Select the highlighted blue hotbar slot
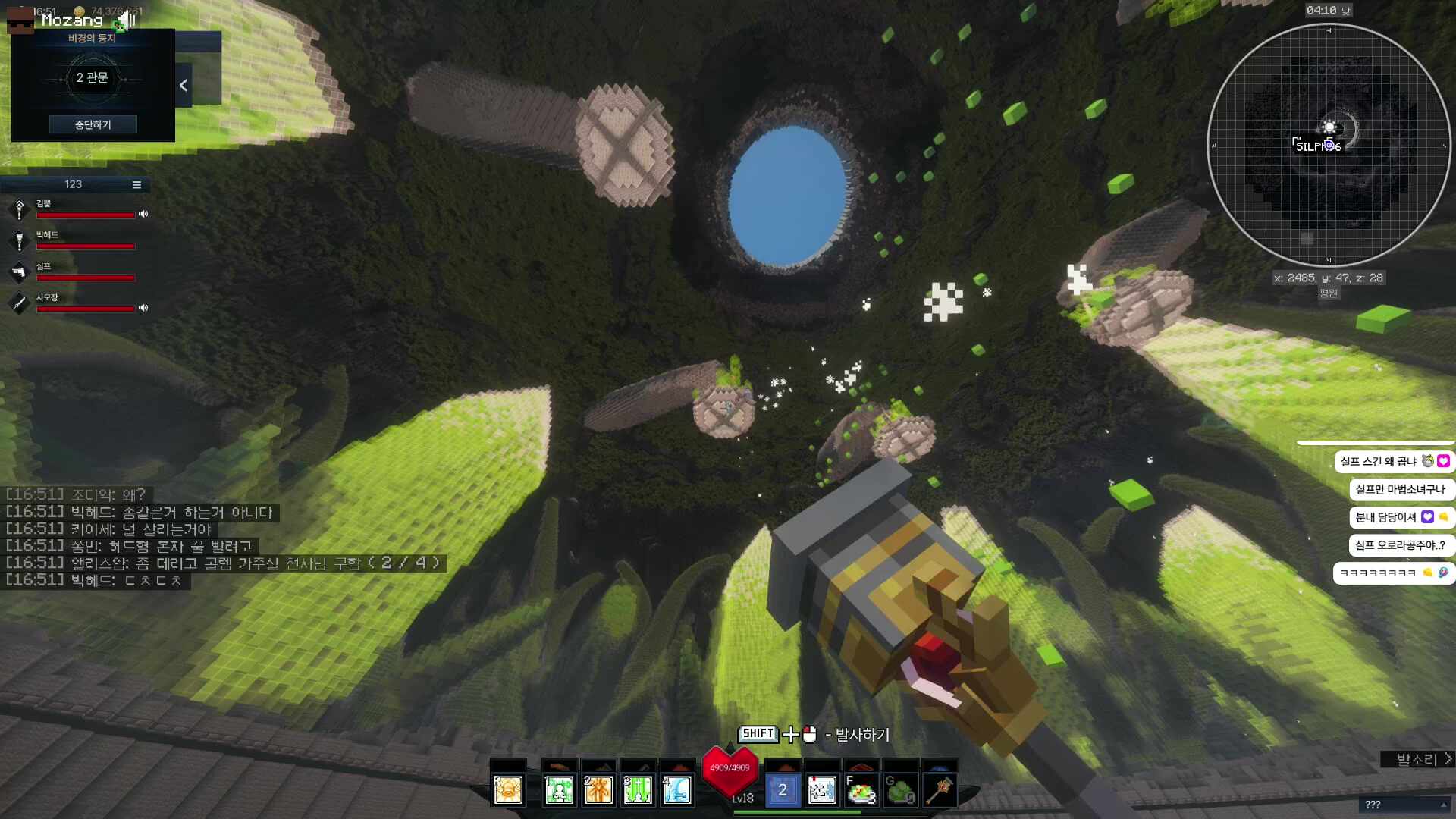Screen dimensions: 1456x819 tap(783, 790)
